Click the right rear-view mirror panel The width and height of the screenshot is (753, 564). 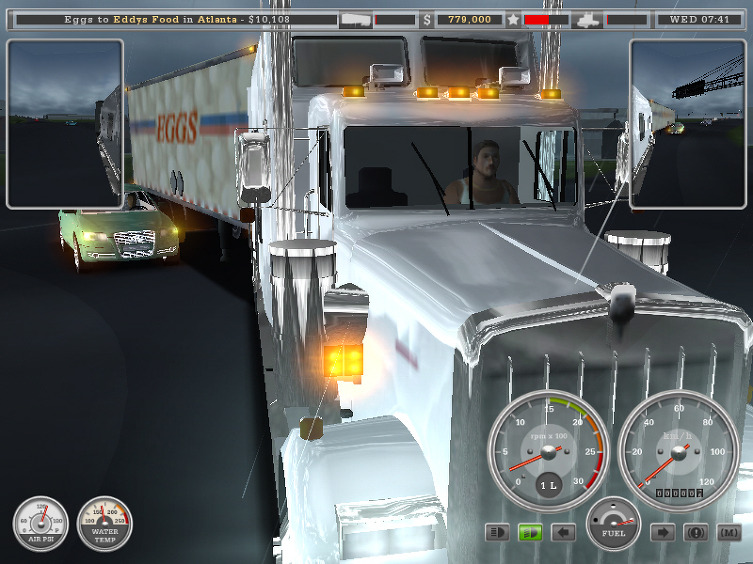(688, 124)
